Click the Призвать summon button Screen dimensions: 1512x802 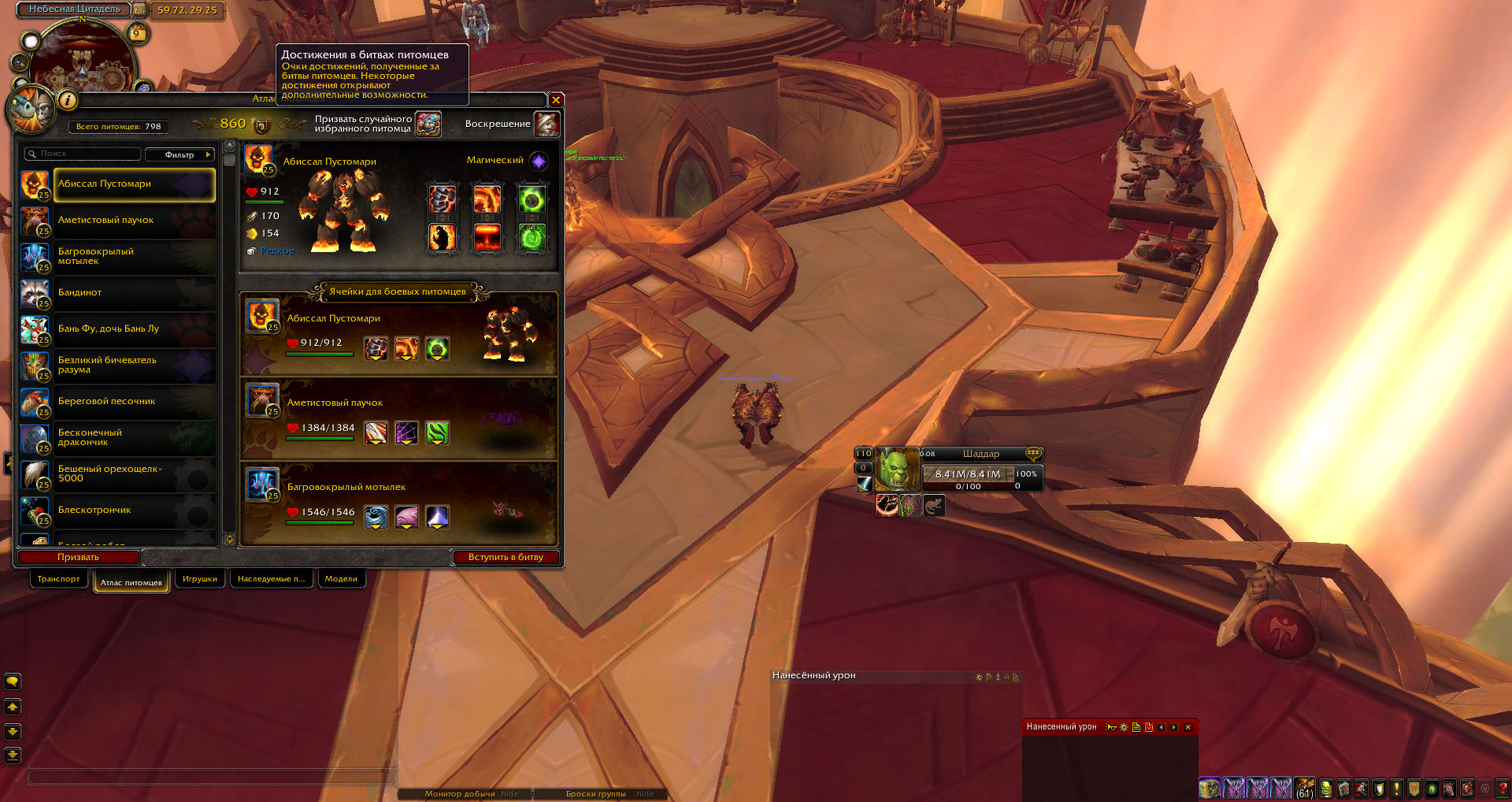(78, 557)
